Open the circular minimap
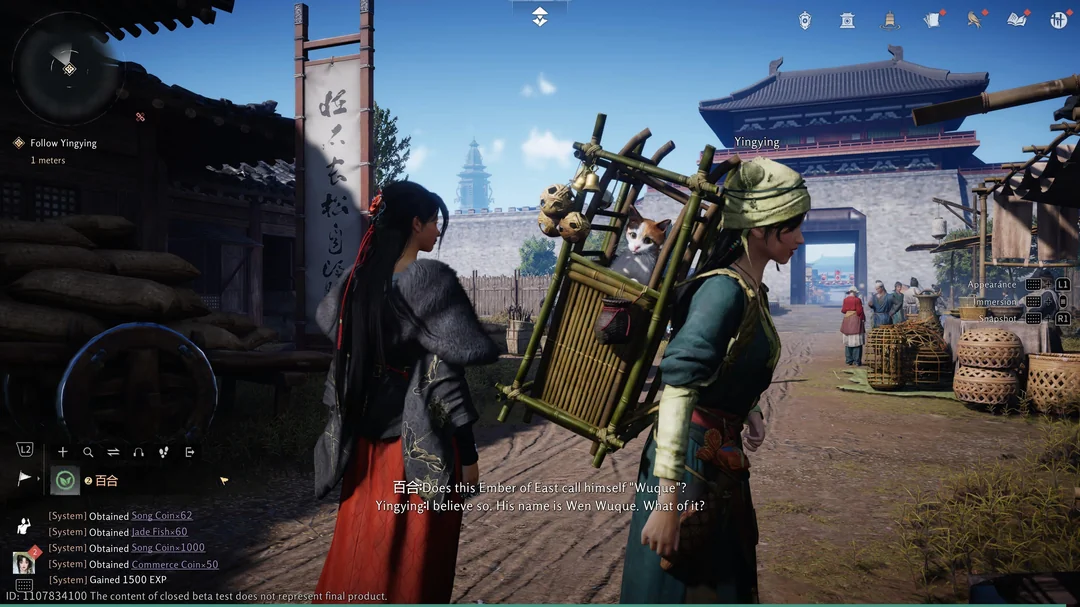The height and width of the screenshot is (607, 1080). (67, 68)
